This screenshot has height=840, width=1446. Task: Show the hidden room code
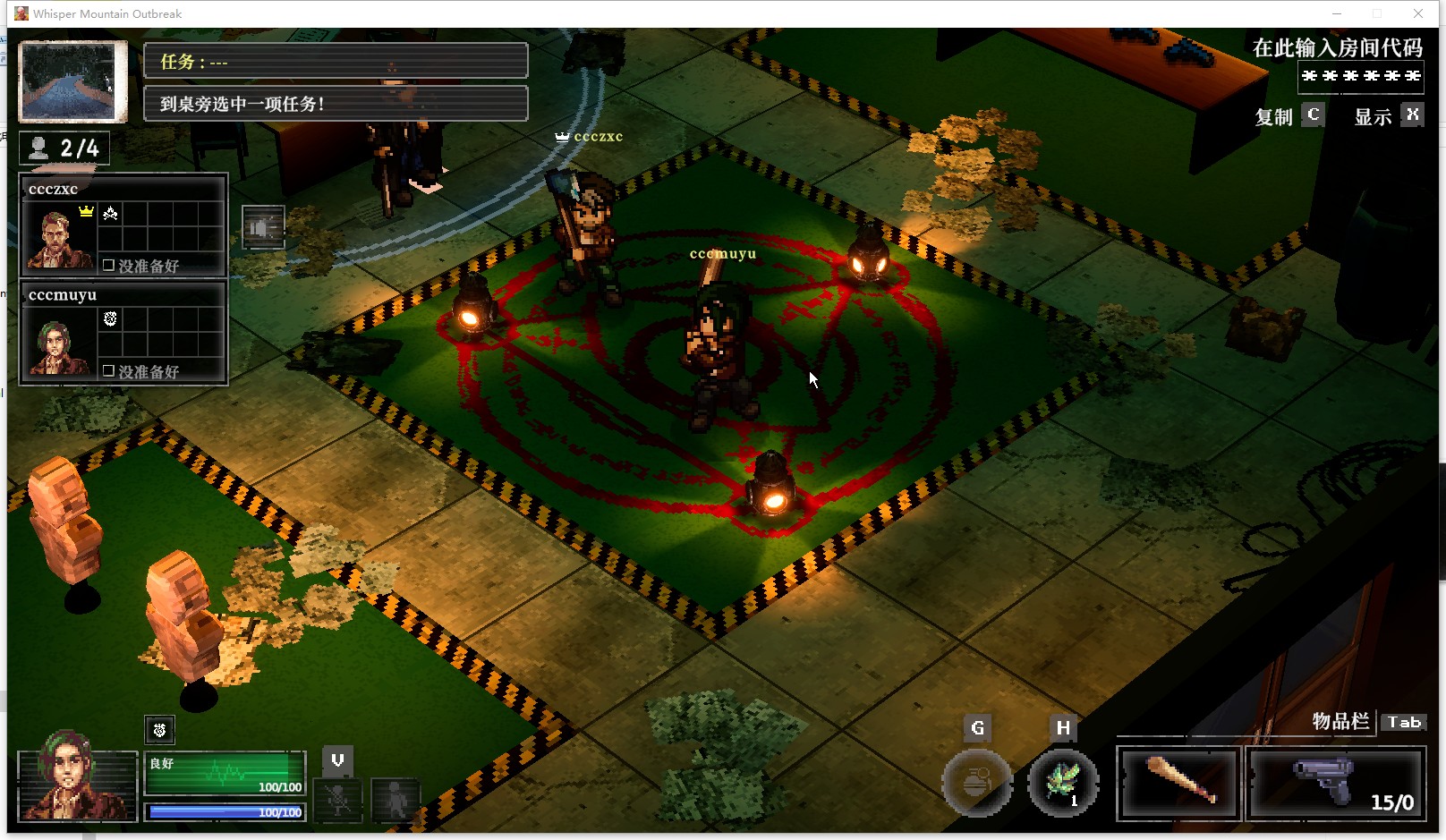[1412, 115]
